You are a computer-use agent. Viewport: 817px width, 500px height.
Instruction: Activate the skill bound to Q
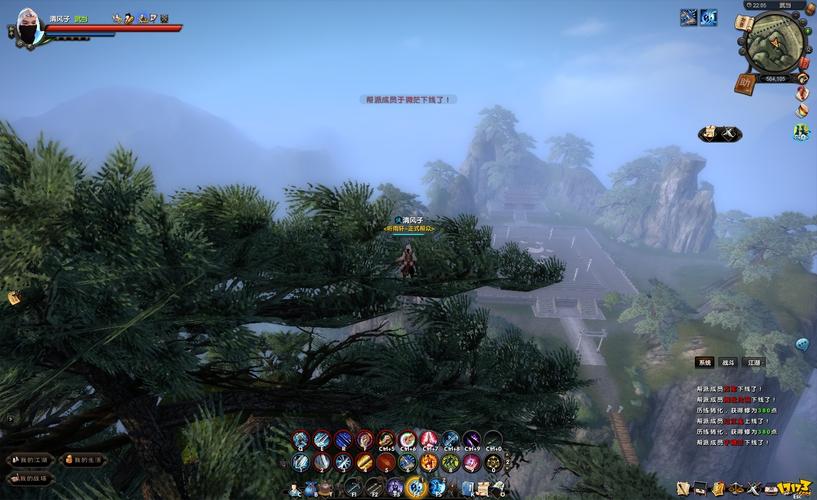tap(299, 440)
